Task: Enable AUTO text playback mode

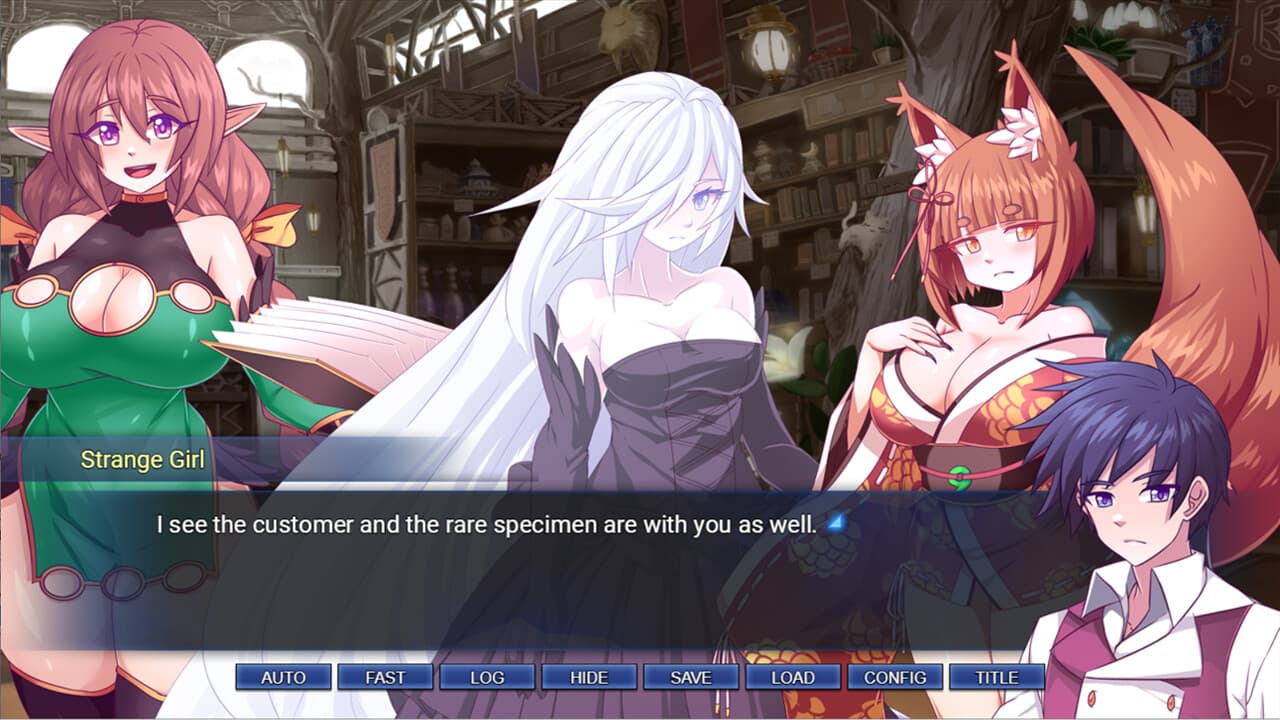Action: click(x=282, y=677)
